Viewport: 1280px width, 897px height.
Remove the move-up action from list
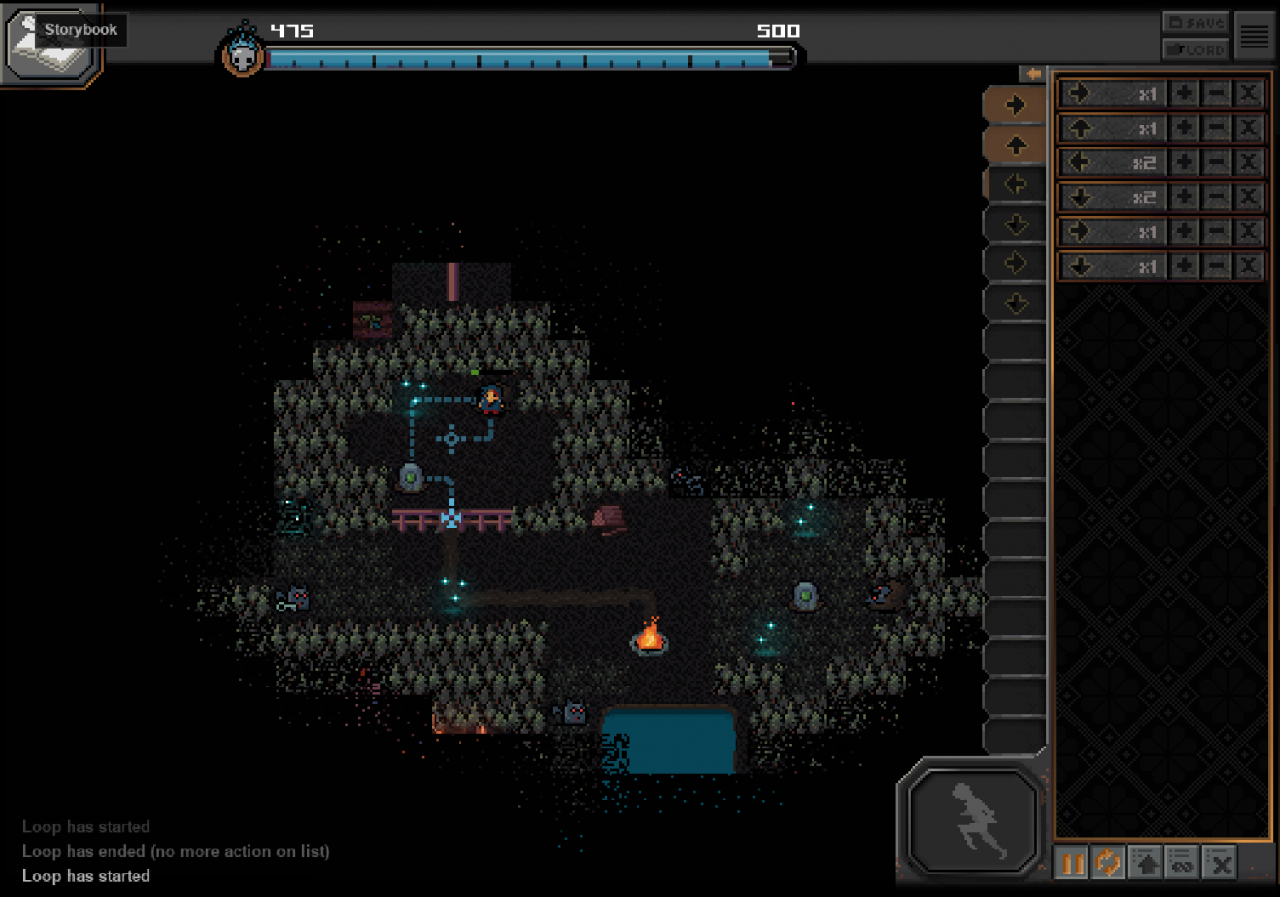pos(1248,129)
